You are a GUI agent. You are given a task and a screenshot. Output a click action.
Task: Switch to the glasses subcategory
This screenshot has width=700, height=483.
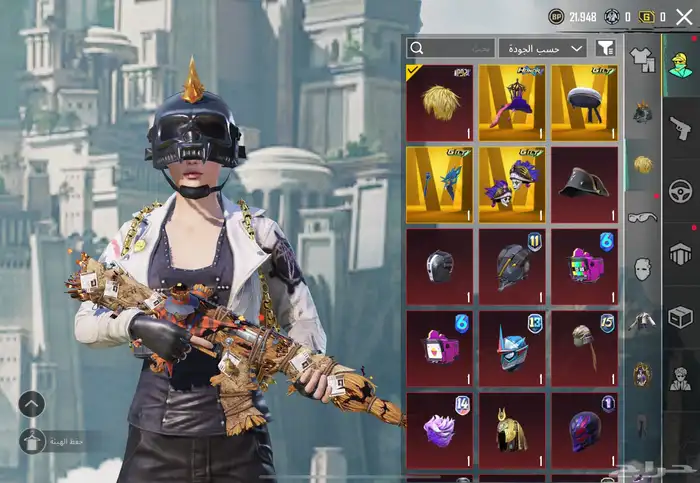tap(642, 216)
